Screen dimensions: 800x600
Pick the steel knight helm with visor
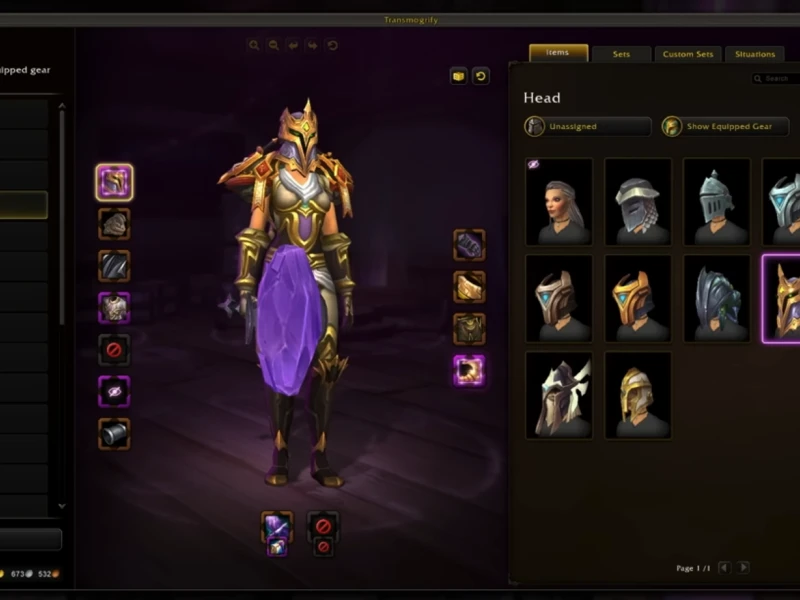click(x=716, y=201)
